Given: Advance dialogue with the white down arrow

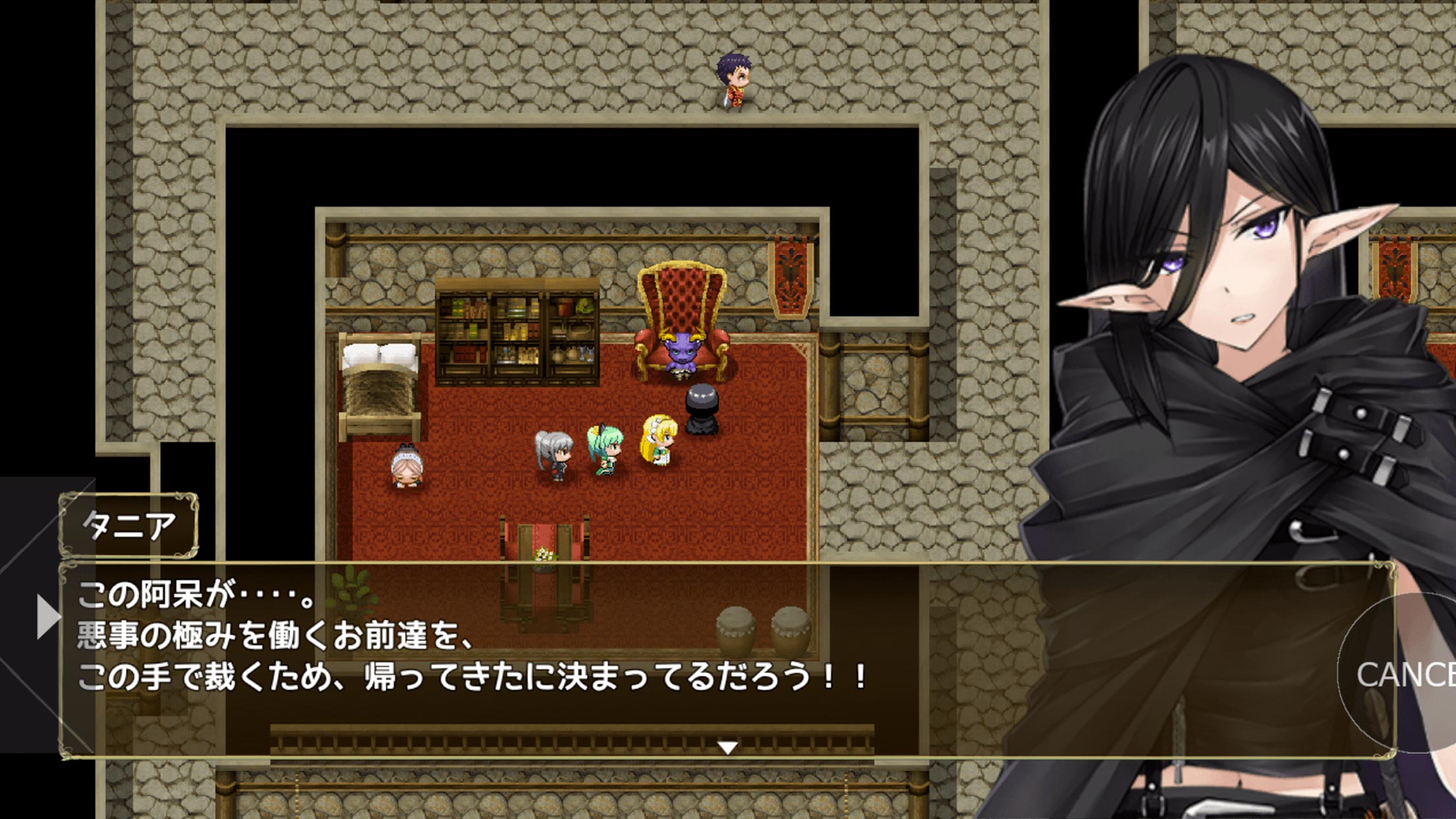Looking at the screenshot, I should [727, 748].
